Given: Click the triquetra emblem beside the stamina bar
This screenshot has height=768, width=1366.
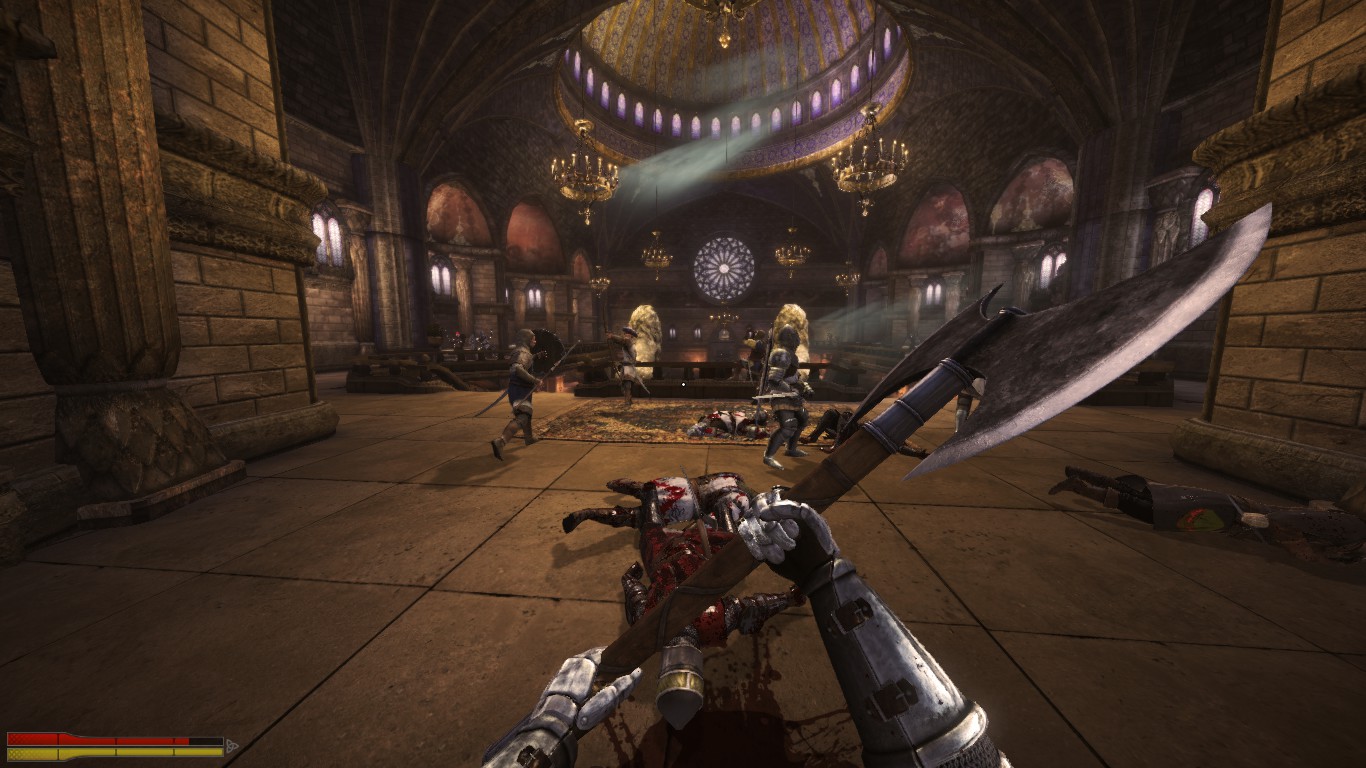Looking at the screenshot, I should [x=232, y=746].
